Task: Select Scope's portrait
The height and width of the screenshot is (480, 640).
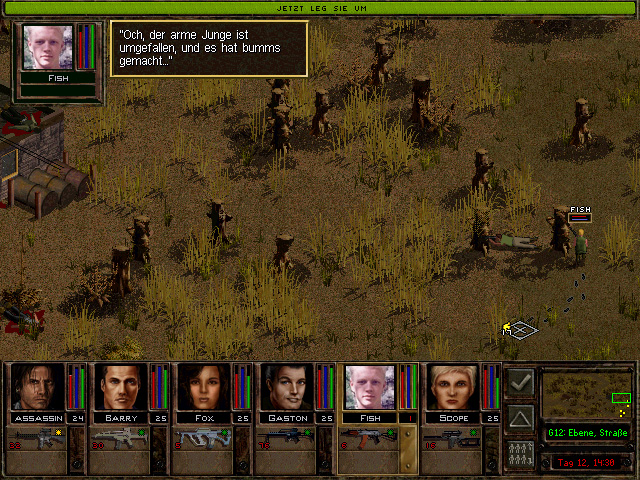Action: coord(453,387)
